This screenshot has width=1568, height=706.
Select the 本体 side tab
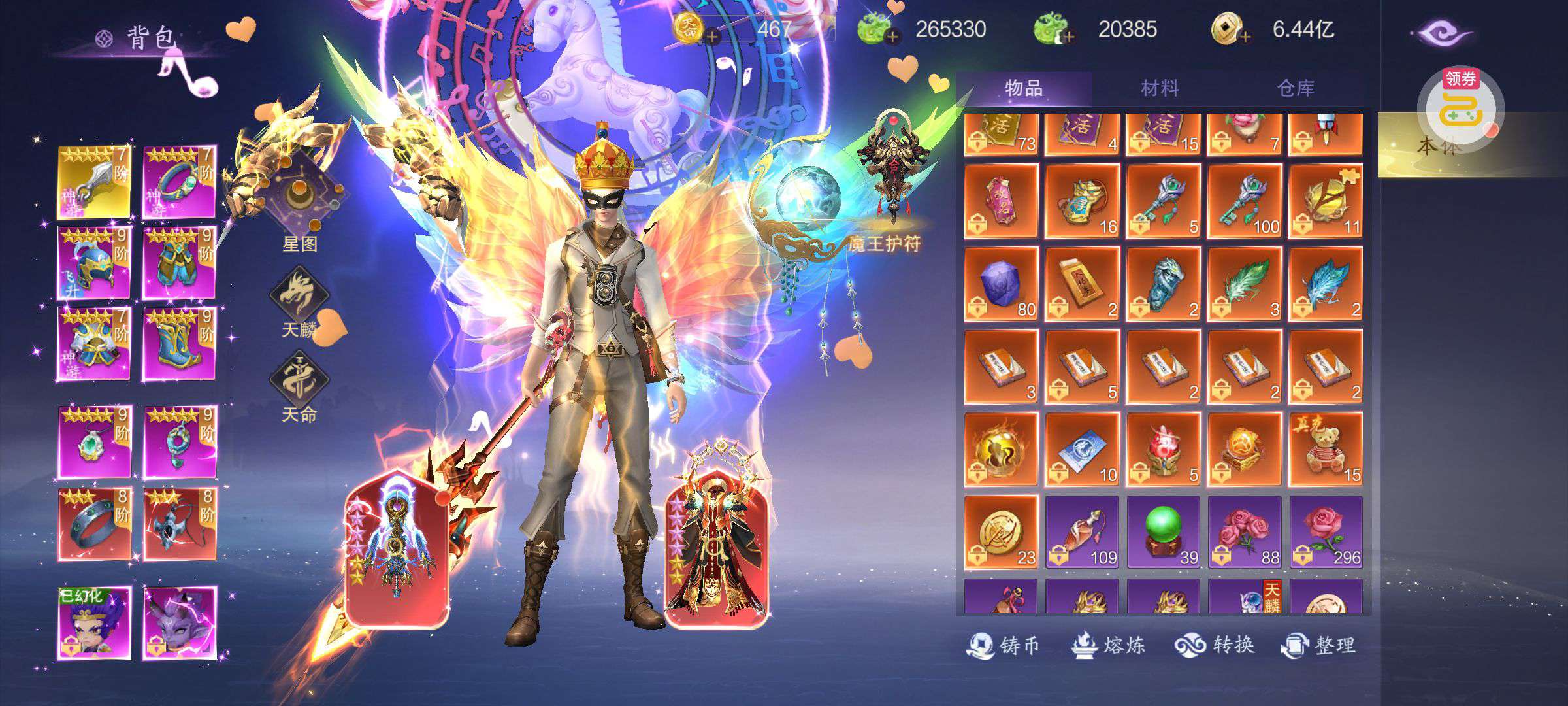(x=1437, y=146)
